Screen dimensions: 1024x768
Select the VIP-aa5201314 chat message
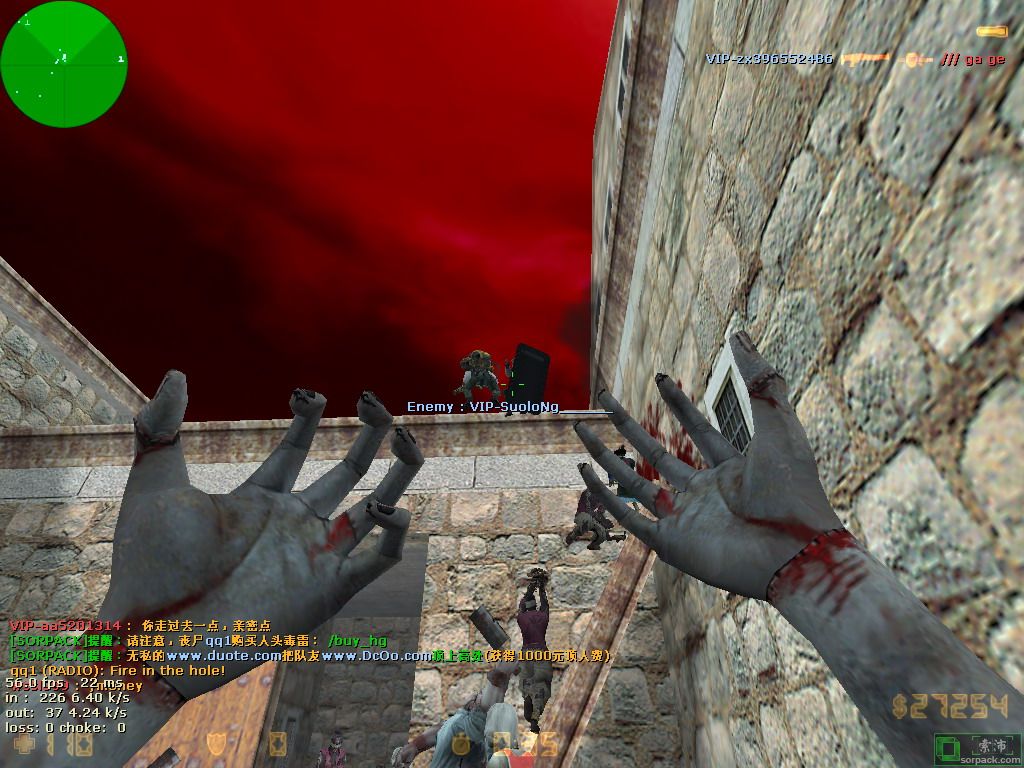tap(140, 625)
